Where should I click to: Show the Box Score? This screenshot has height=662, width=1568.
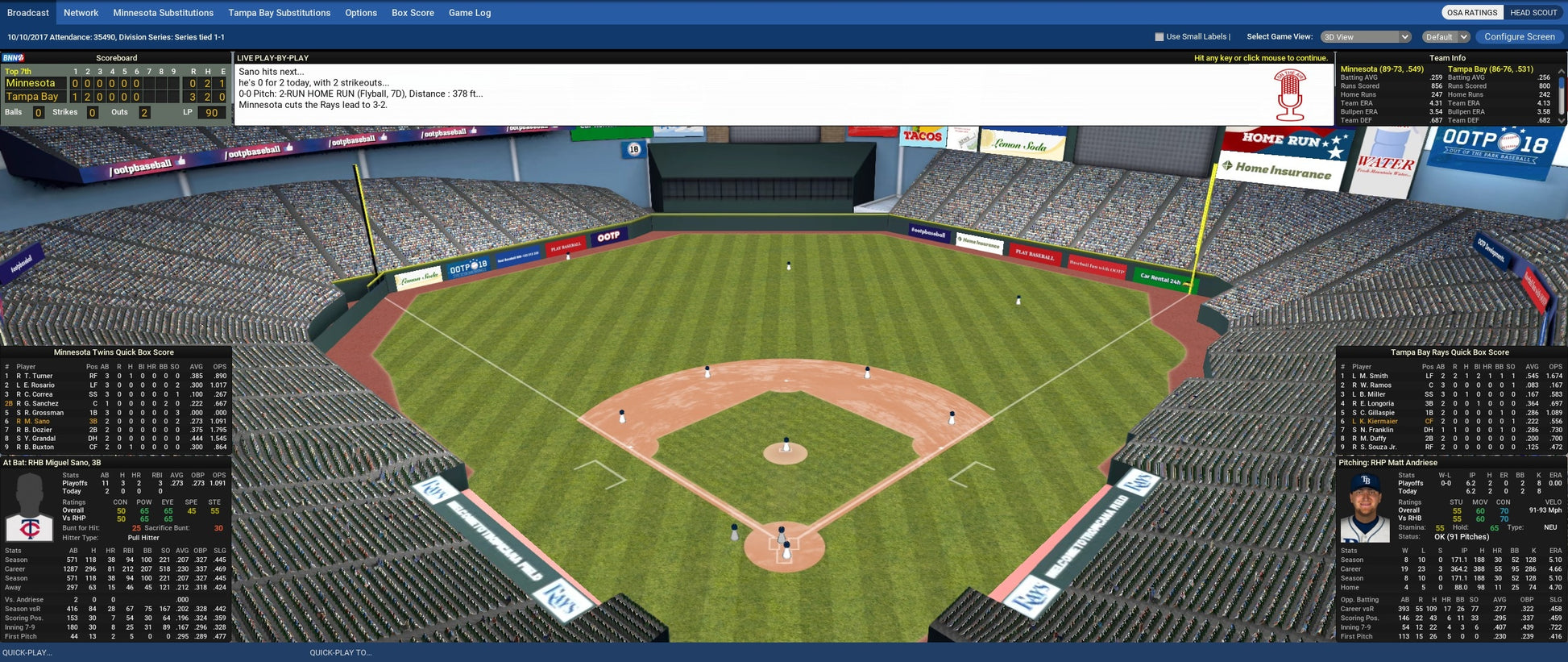tap(413, 13)
